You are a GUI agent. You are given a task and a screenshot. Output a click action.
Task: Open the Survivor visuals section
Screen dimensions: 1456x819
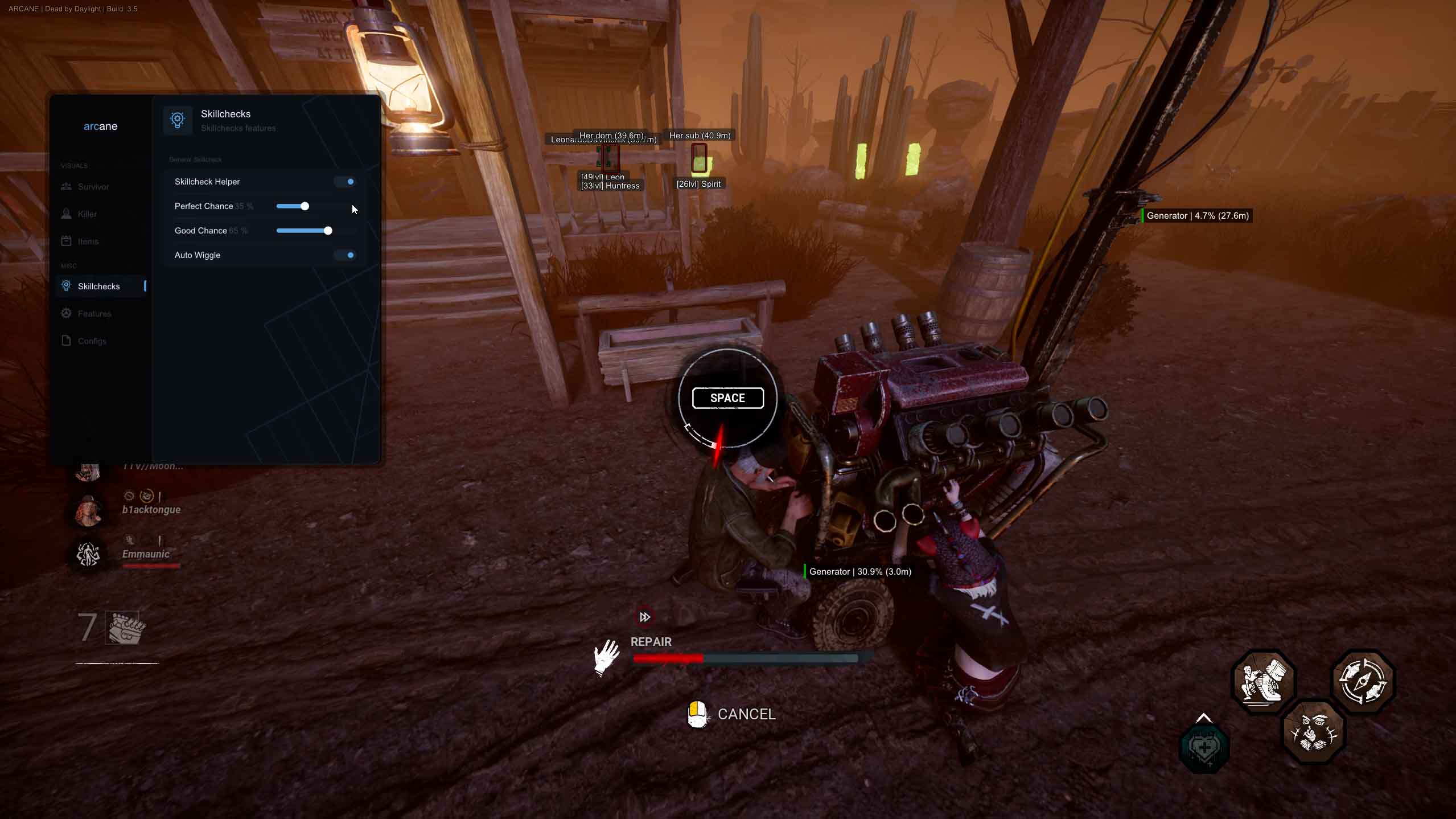click(93, 187)
